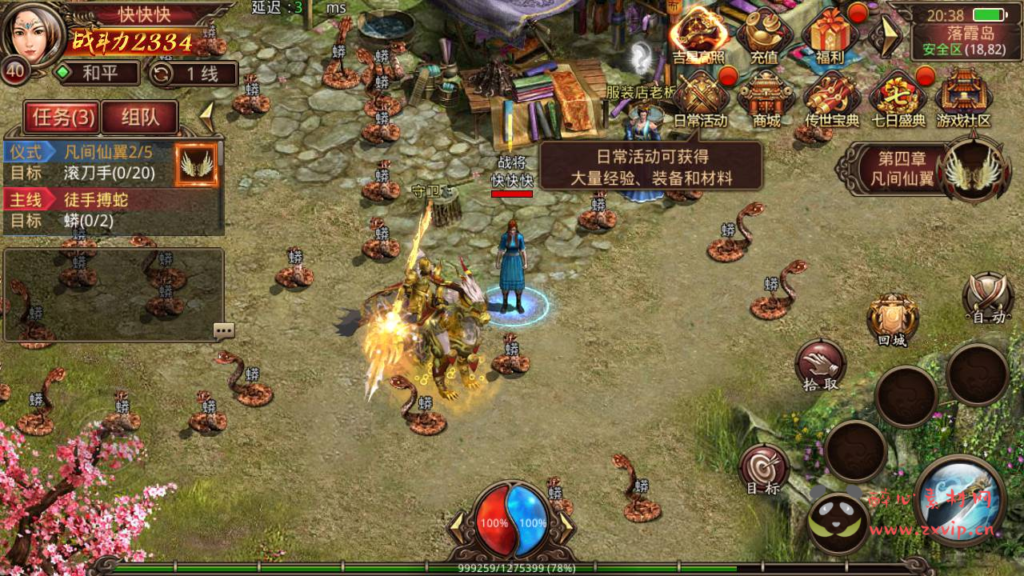Switch server line via 1线 button
The width and height of the screenshot is (1024, 576).
pyautogui.click(x=193, y=73)
